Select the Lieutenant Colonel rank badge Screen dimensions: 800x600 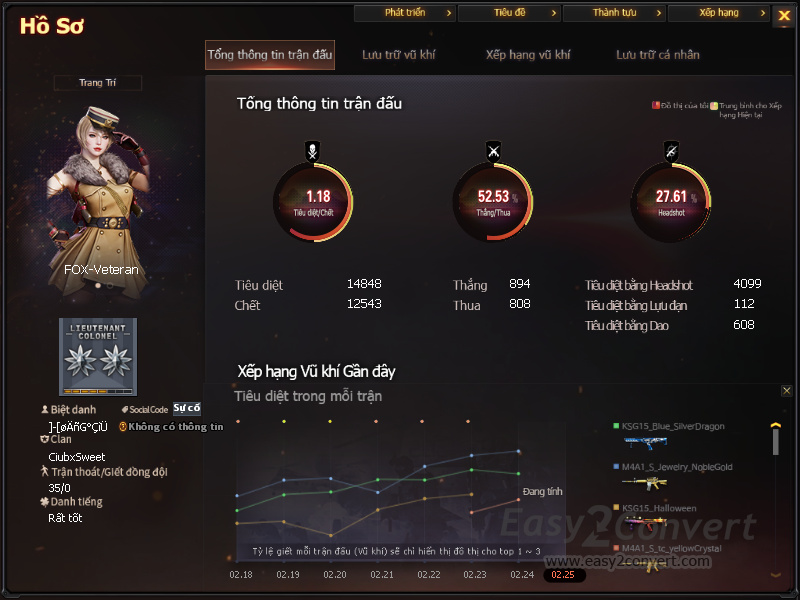(x=98, y=357)
